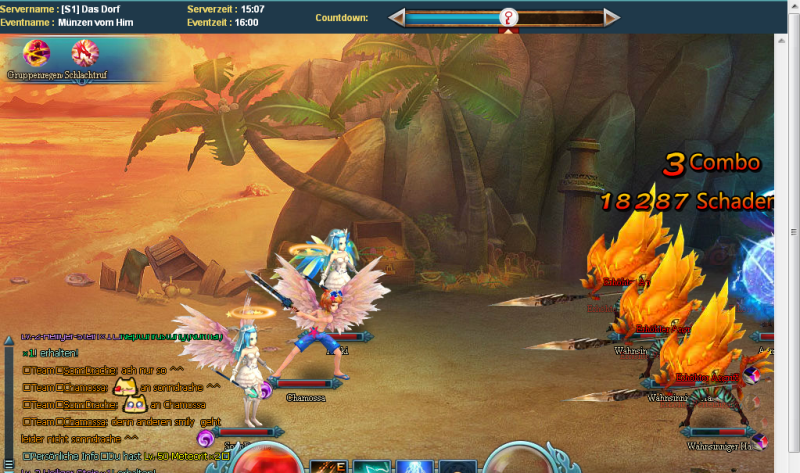The image size is (800, 473).
Task: Activate the Schlachtruf buff icon
Action: click(x=85, y=53)
